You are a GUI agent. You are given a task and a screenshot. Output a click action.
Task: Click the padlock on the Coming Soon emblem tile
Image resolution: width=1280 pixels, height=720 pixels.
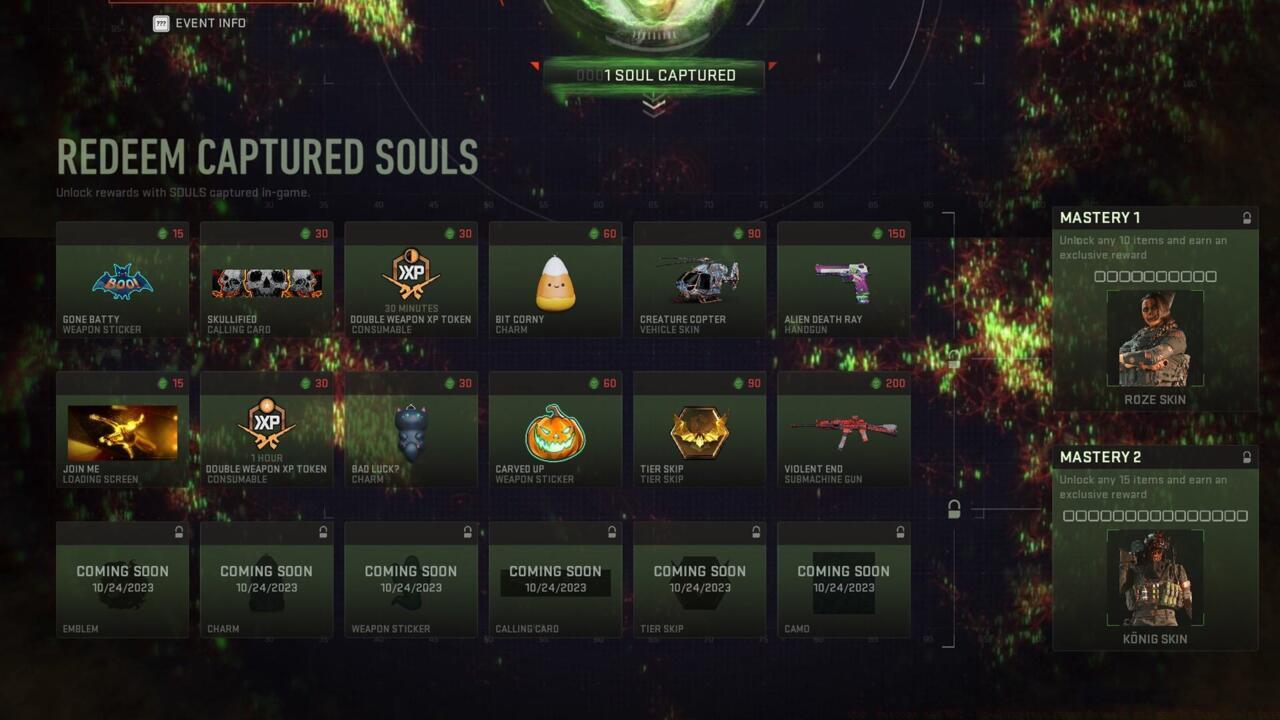[x=178, y=533]
